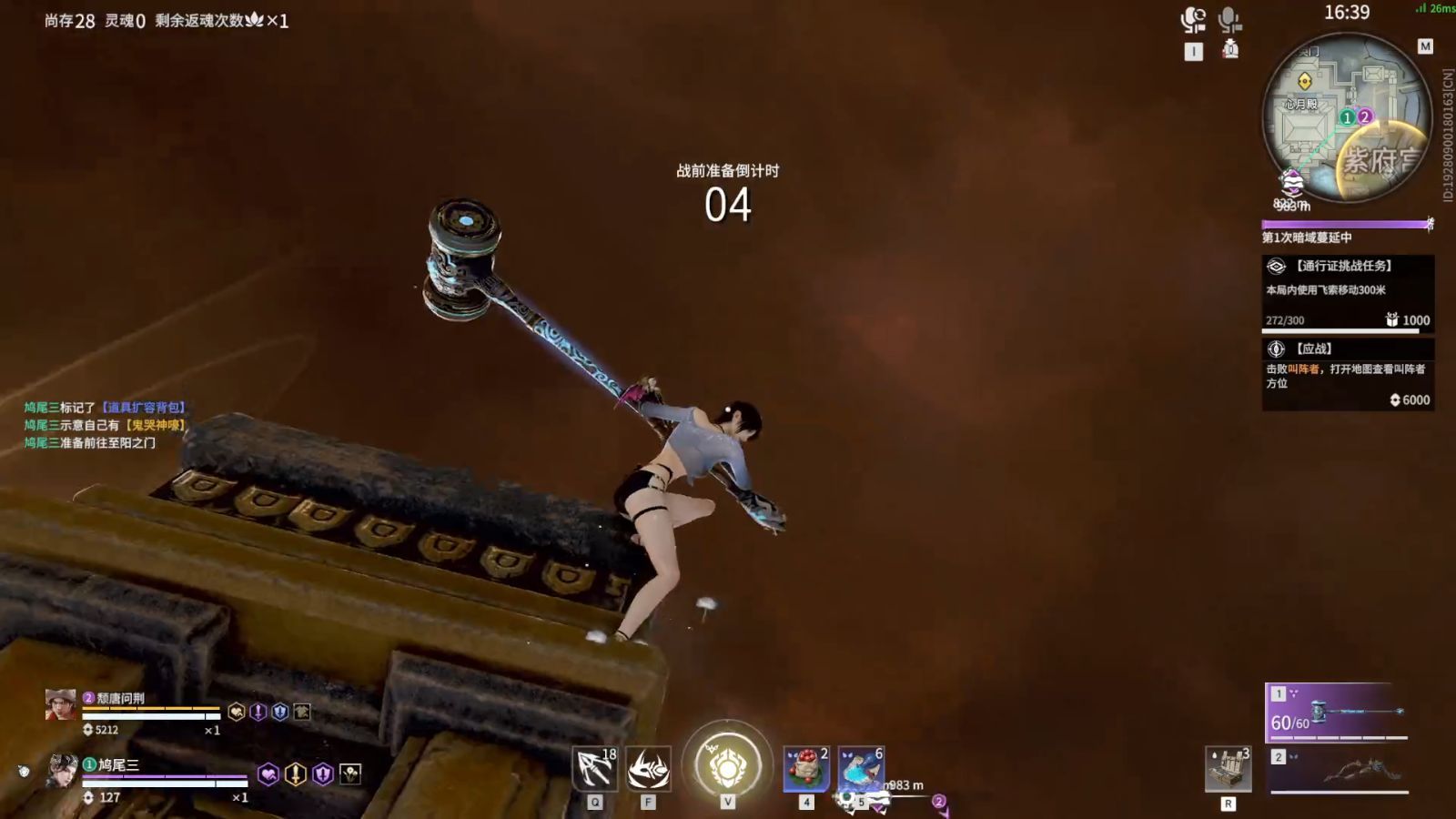Toggle the voice chat speaker icon
This screenshot has width=1456, height=819.
[x=1192, y=19]
